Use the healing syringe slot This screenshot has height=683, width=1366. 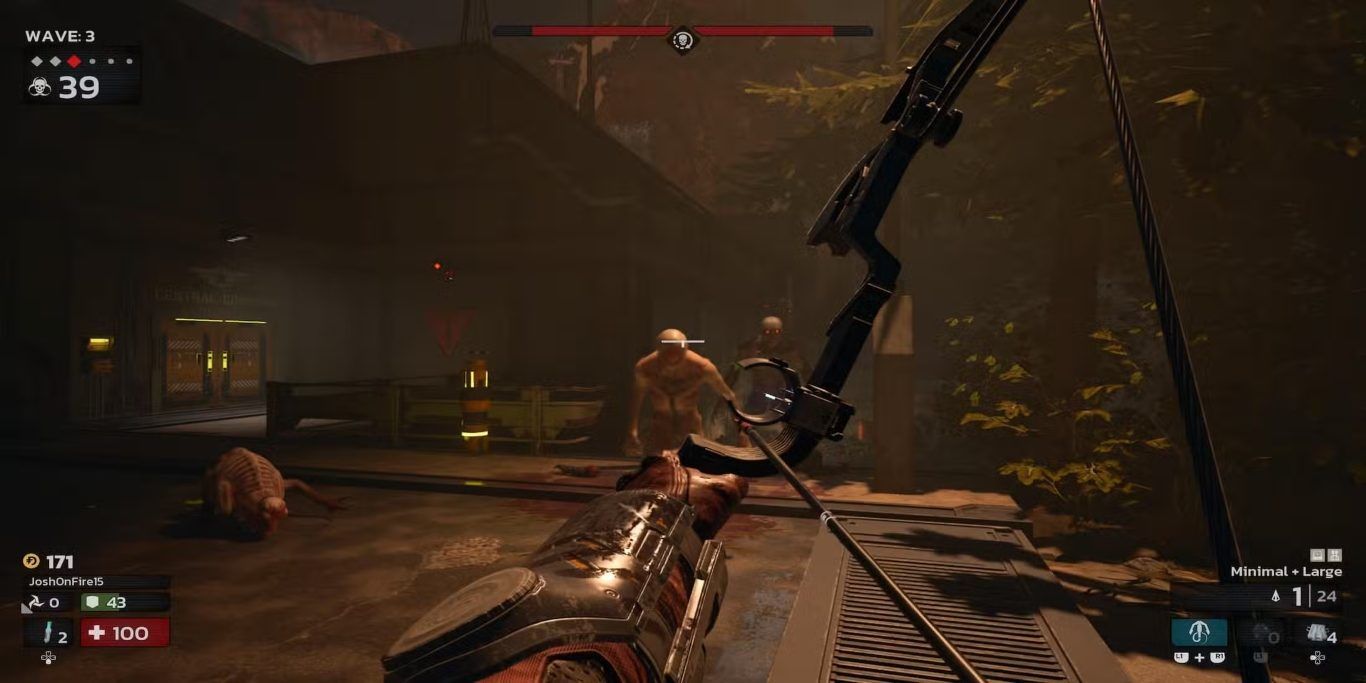[48, 633]
